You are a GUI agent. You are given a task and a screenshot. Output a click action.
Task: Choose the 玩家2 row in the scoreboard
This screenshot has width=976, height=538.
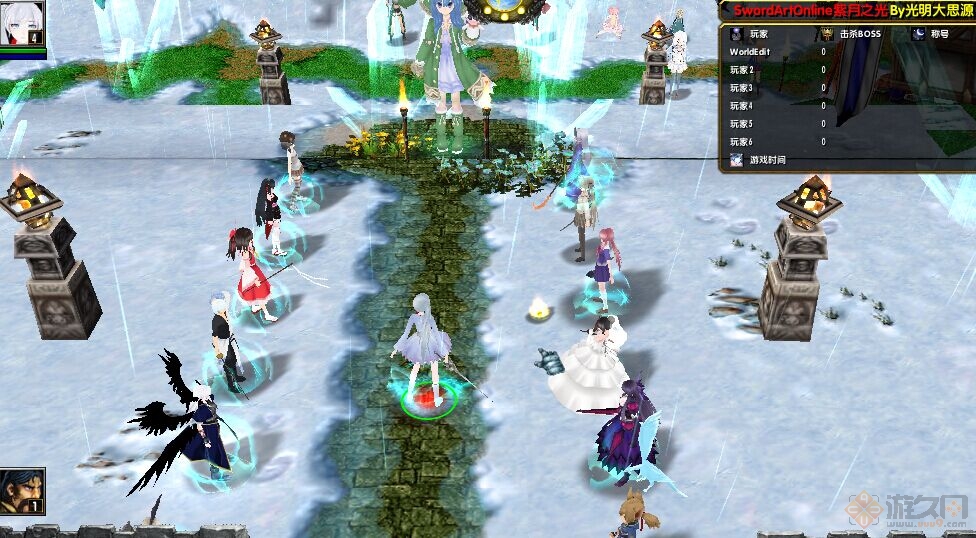tap(742, 69)
